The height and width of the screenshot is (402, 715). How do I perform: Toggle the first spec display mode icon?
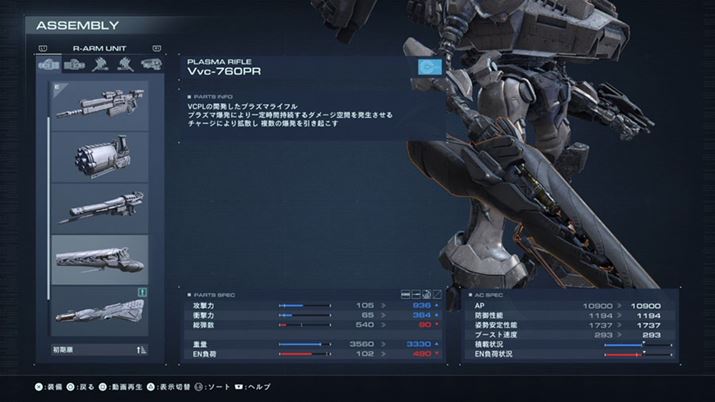click(x=405, y=293)
